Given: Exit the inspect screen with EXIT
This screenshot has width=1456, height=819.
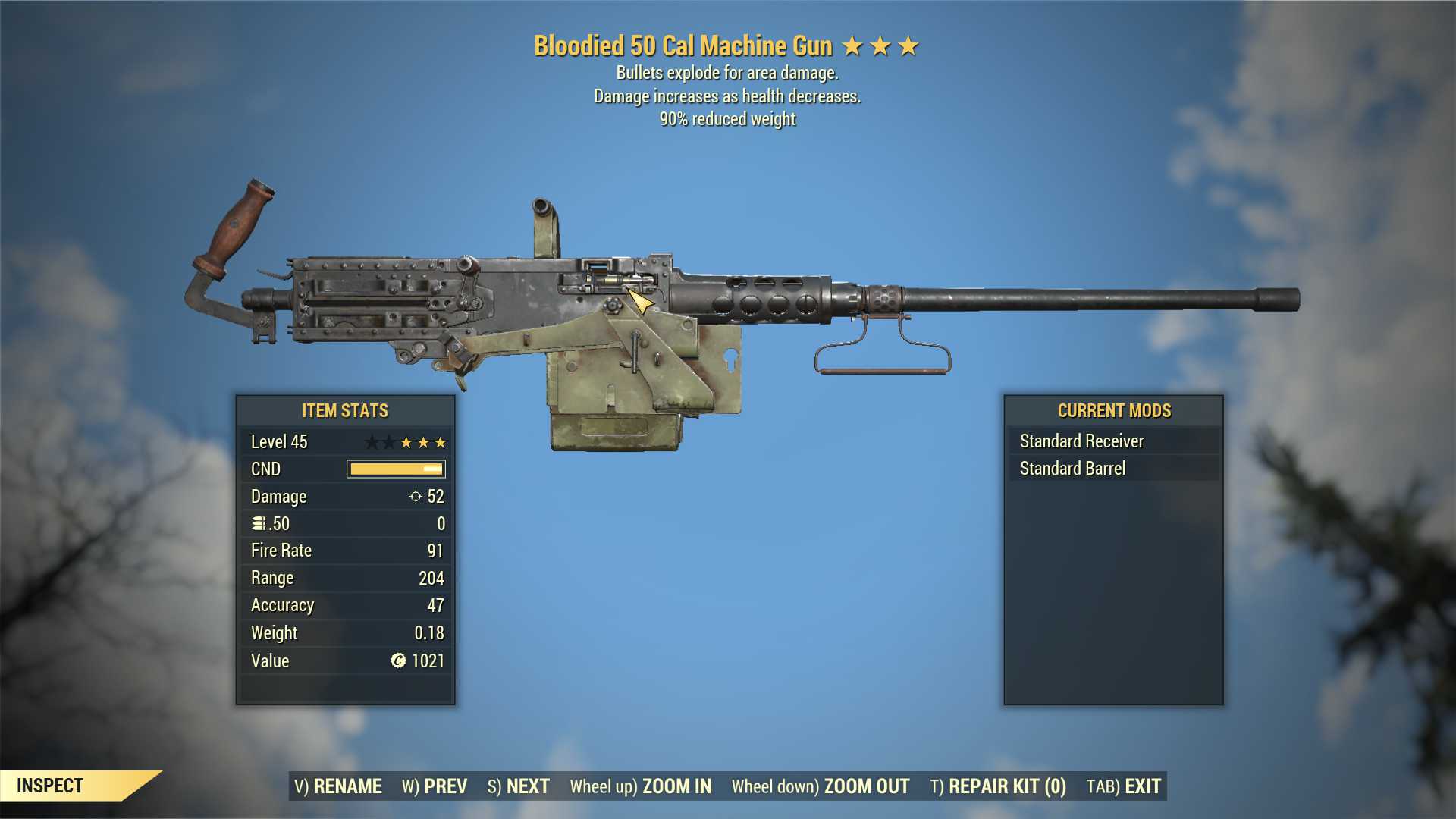Looking at the screenshot, I should [x=1124, y=786].
